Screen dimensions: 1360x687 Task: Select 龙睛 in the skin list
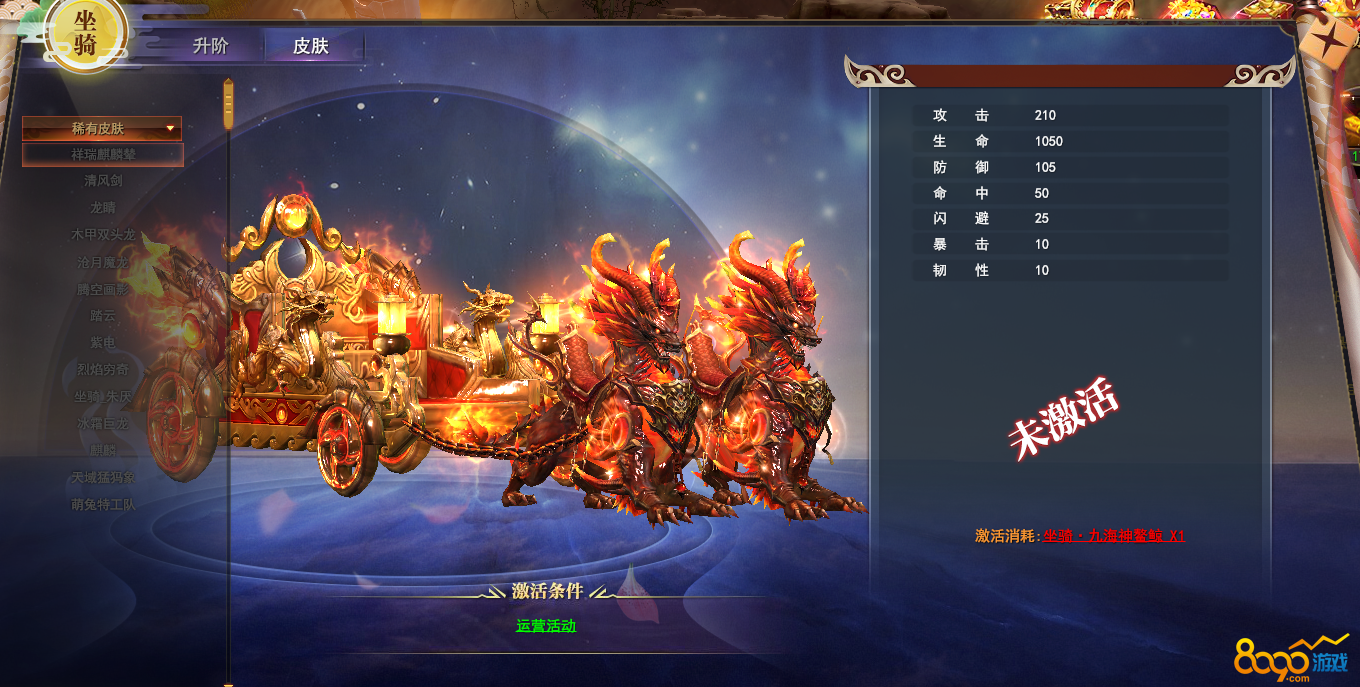tap(103, 208)
